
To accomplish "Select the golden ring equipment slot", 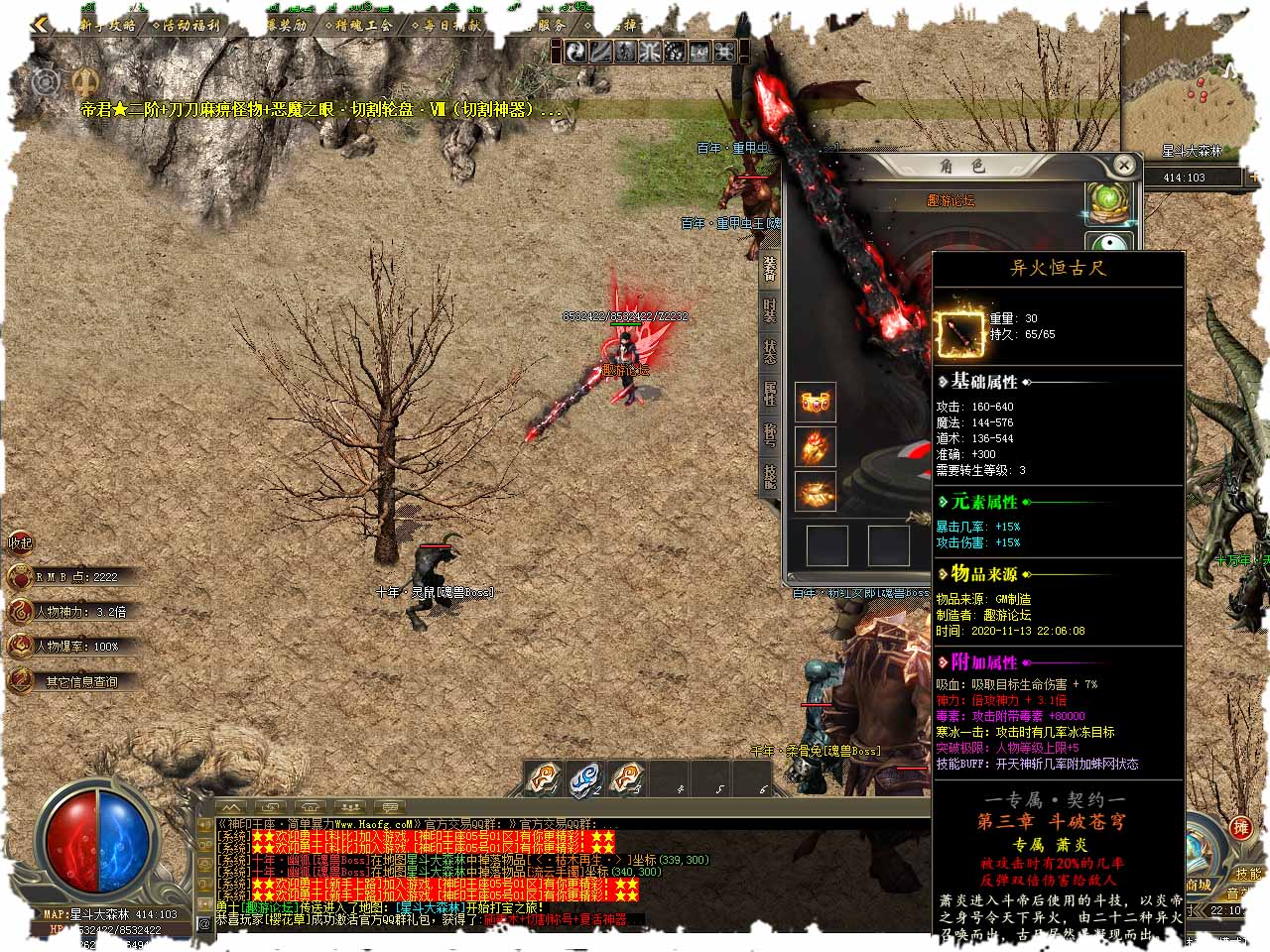I will [816, 492].
